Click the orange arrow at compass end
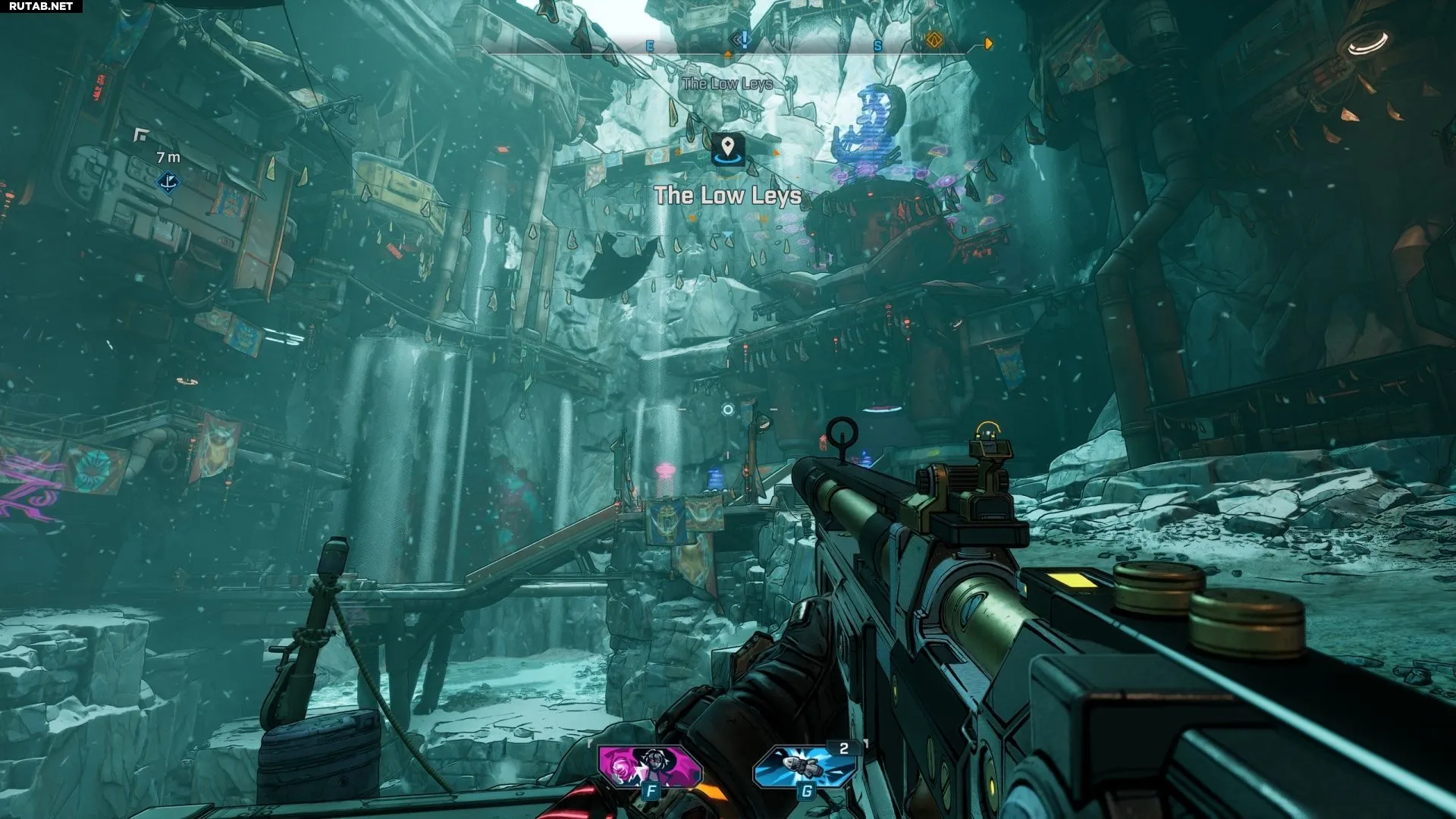Image resolution: width=1456 pixels, height=819 pixels. pyautogui.click(x=987, y=44)
